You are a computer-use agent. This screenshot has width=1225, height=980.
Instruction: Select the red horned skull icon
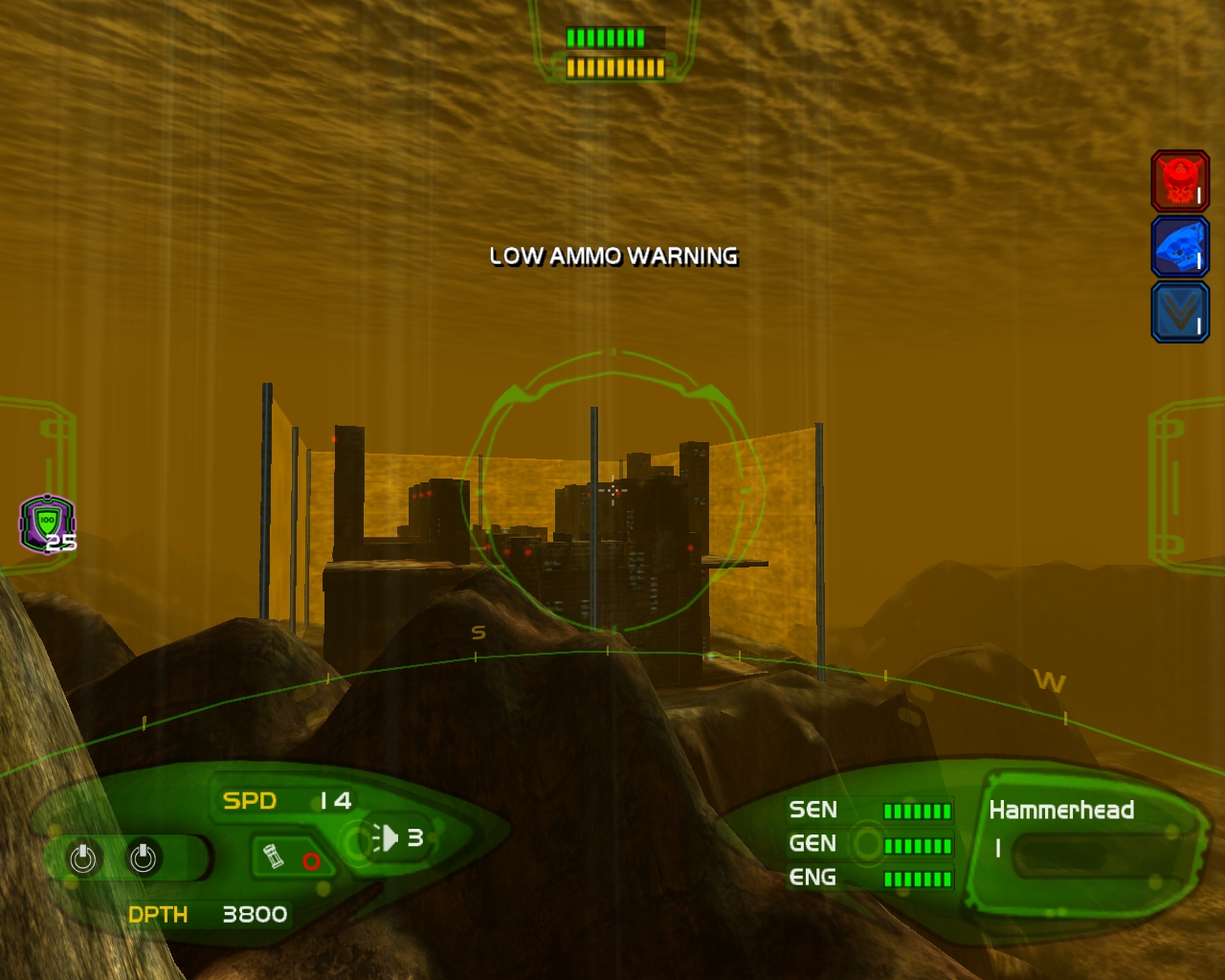click(x=1179, y=180)
